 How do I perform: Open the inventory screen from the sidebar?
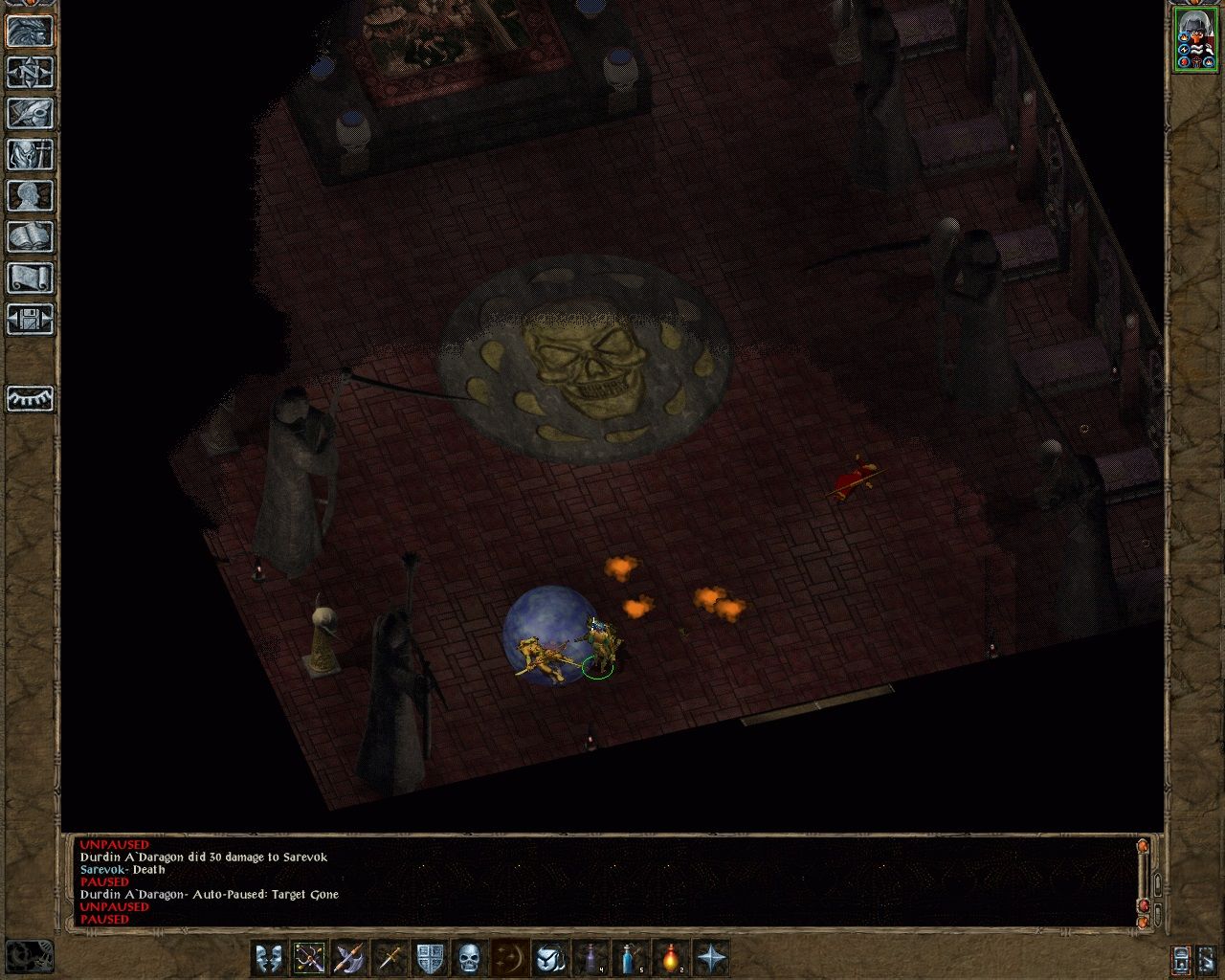[30, 154]
